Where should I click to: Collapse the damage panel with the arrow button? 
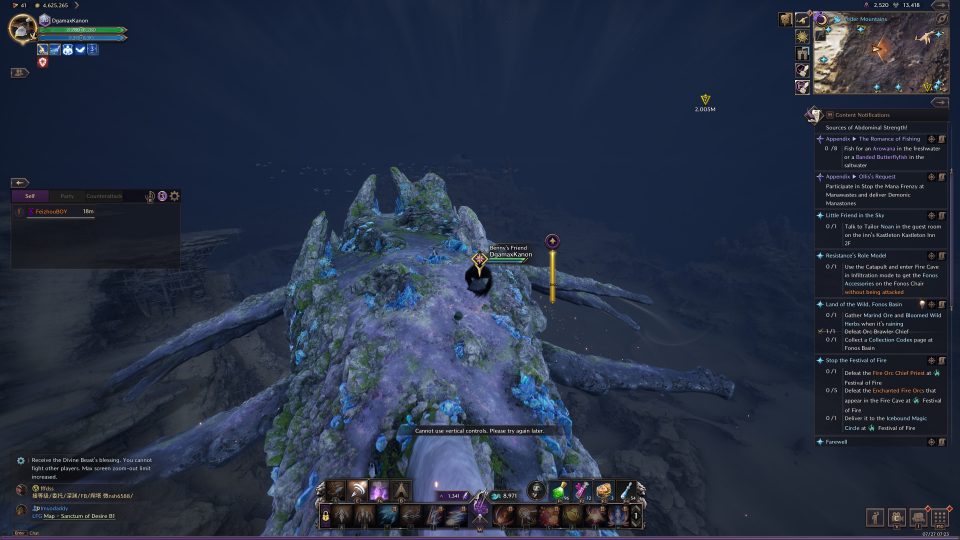coord(20,183)
